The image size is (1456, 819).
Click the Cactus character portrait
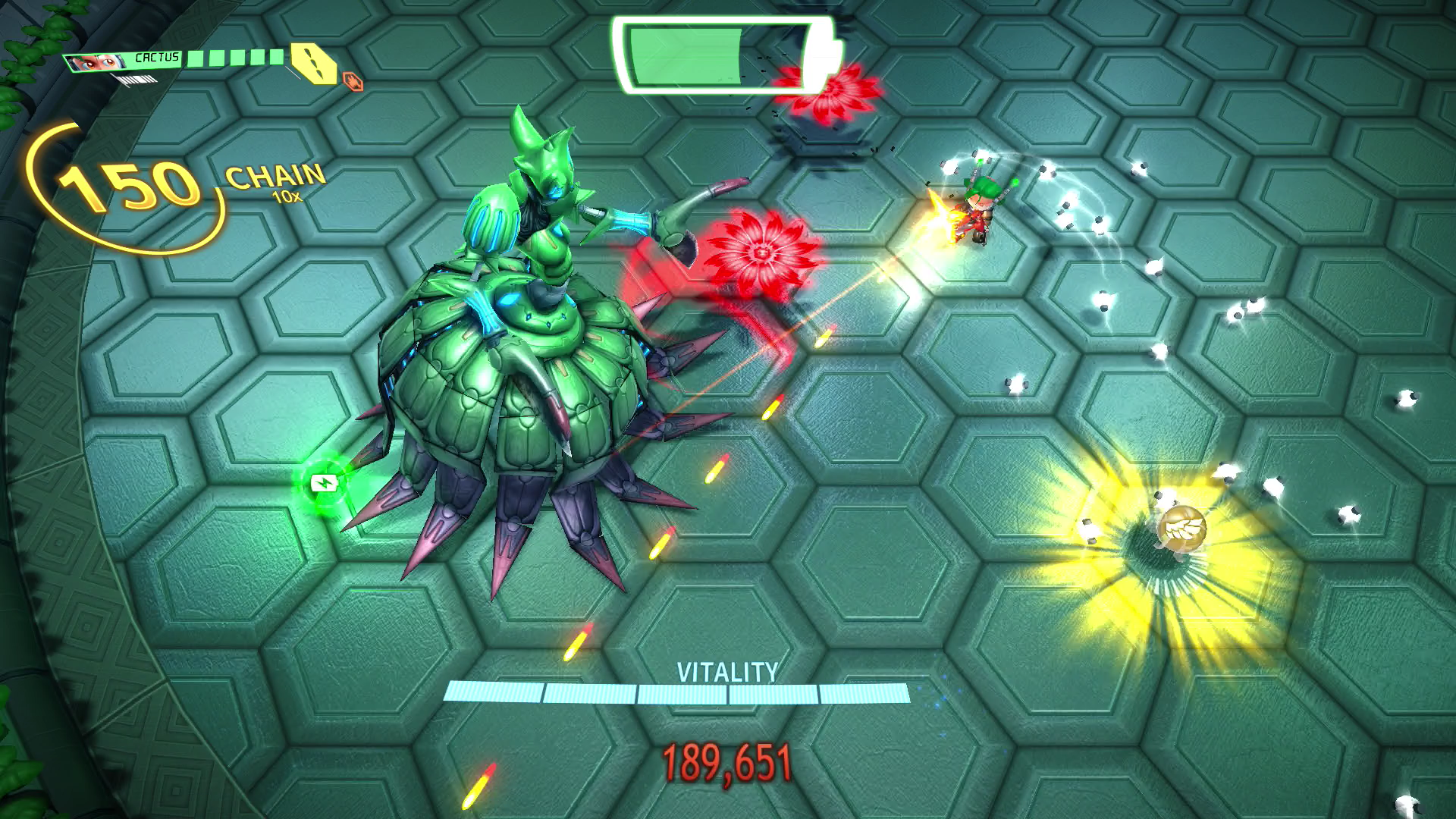(99, 62)
